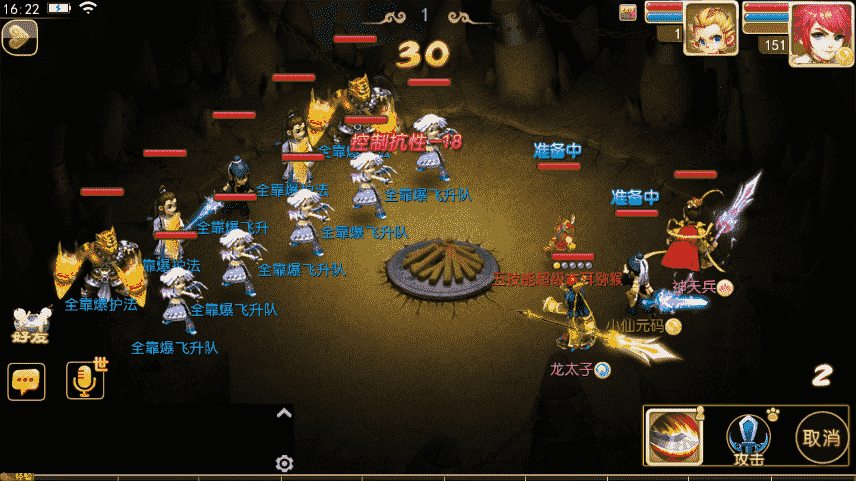Expand the chat panel with the up arrow
The image size is (856, 481).
284,413
